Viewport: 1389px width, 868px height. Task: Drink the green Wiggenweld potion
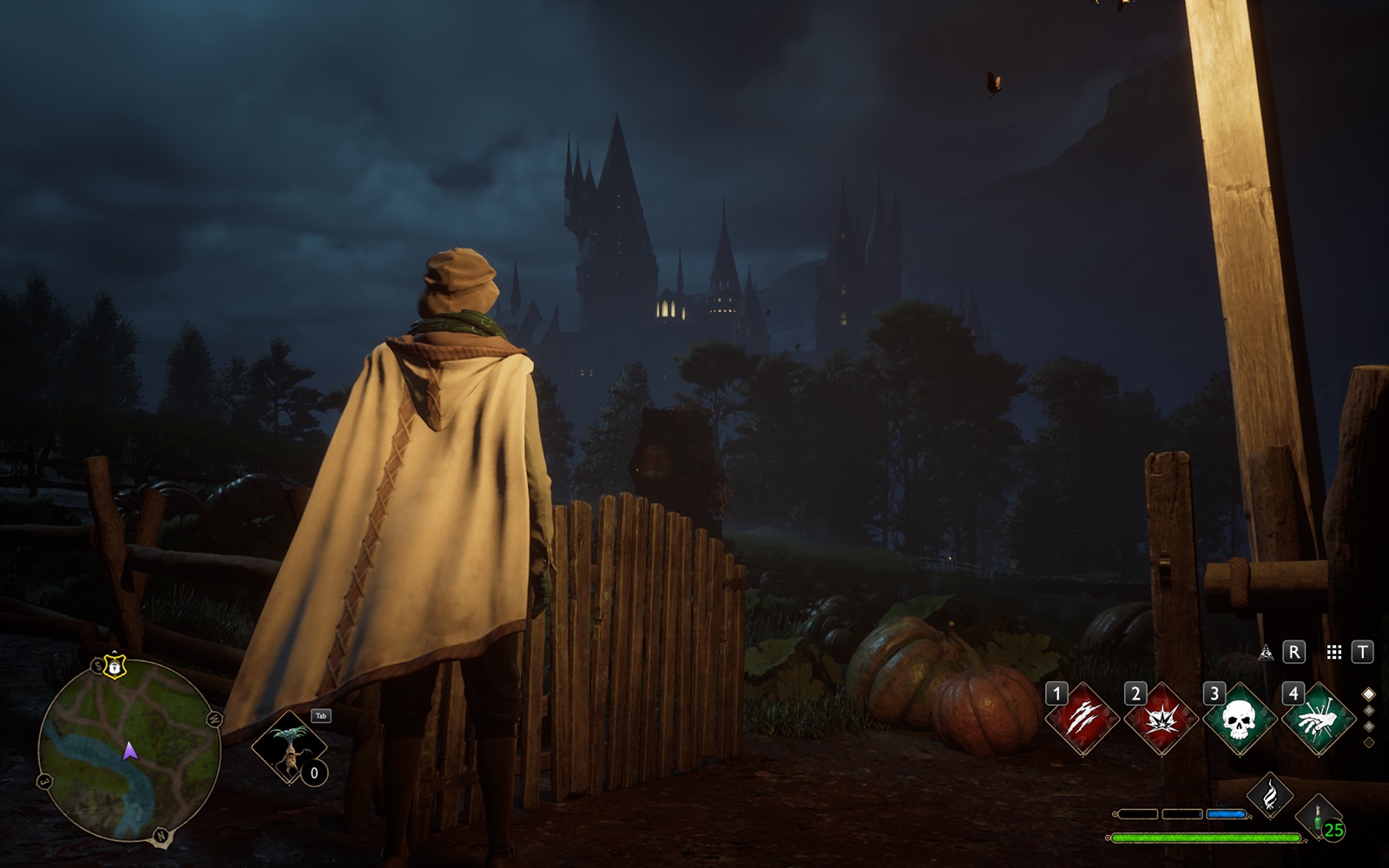[1319, 817]
